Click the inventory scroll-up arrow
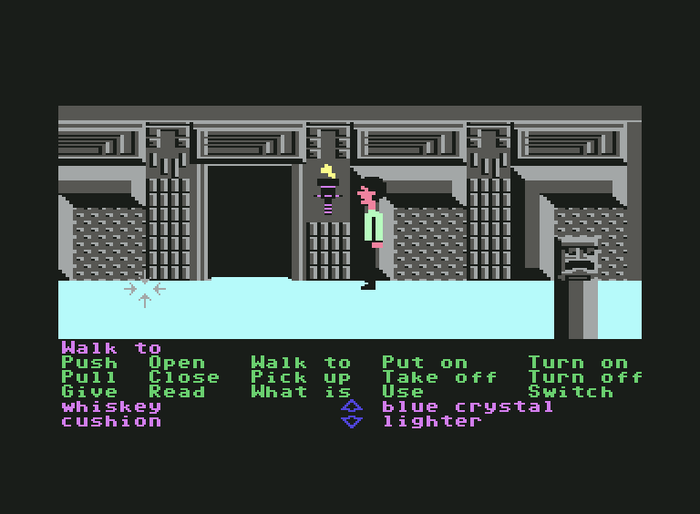 tap(351, 406)
